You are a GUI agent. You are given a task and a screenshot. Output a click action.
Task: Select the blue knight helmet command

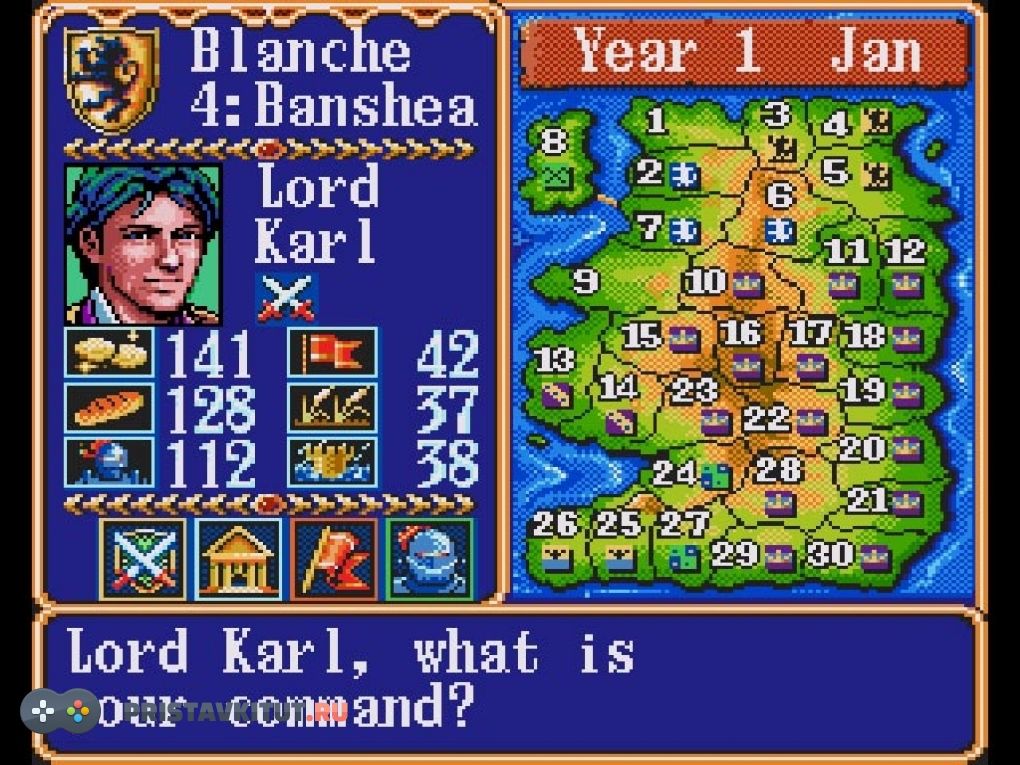point(429,558)
